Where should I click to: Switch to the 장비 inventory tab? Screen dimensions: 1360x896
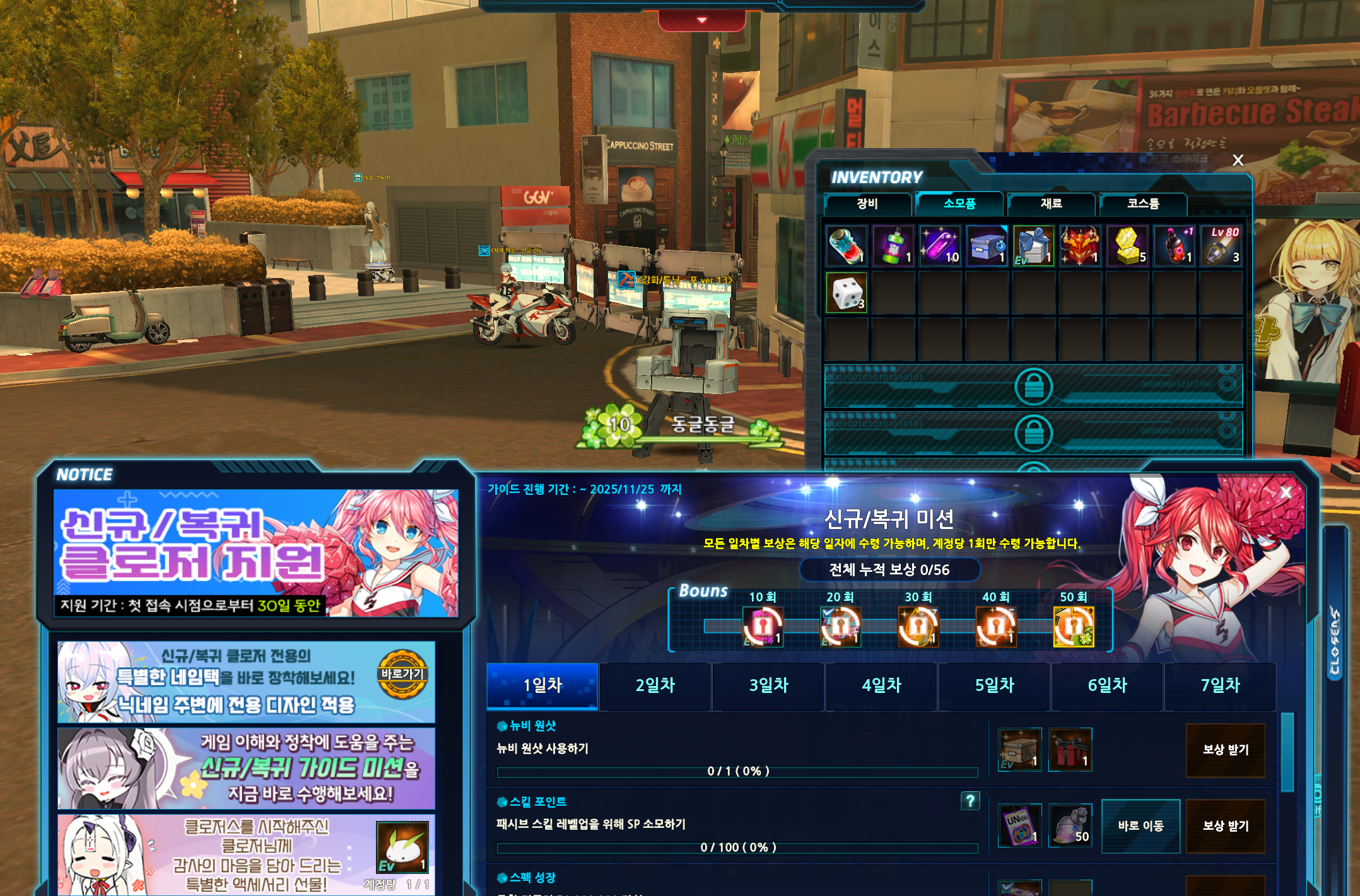click(x=867, y=204)
